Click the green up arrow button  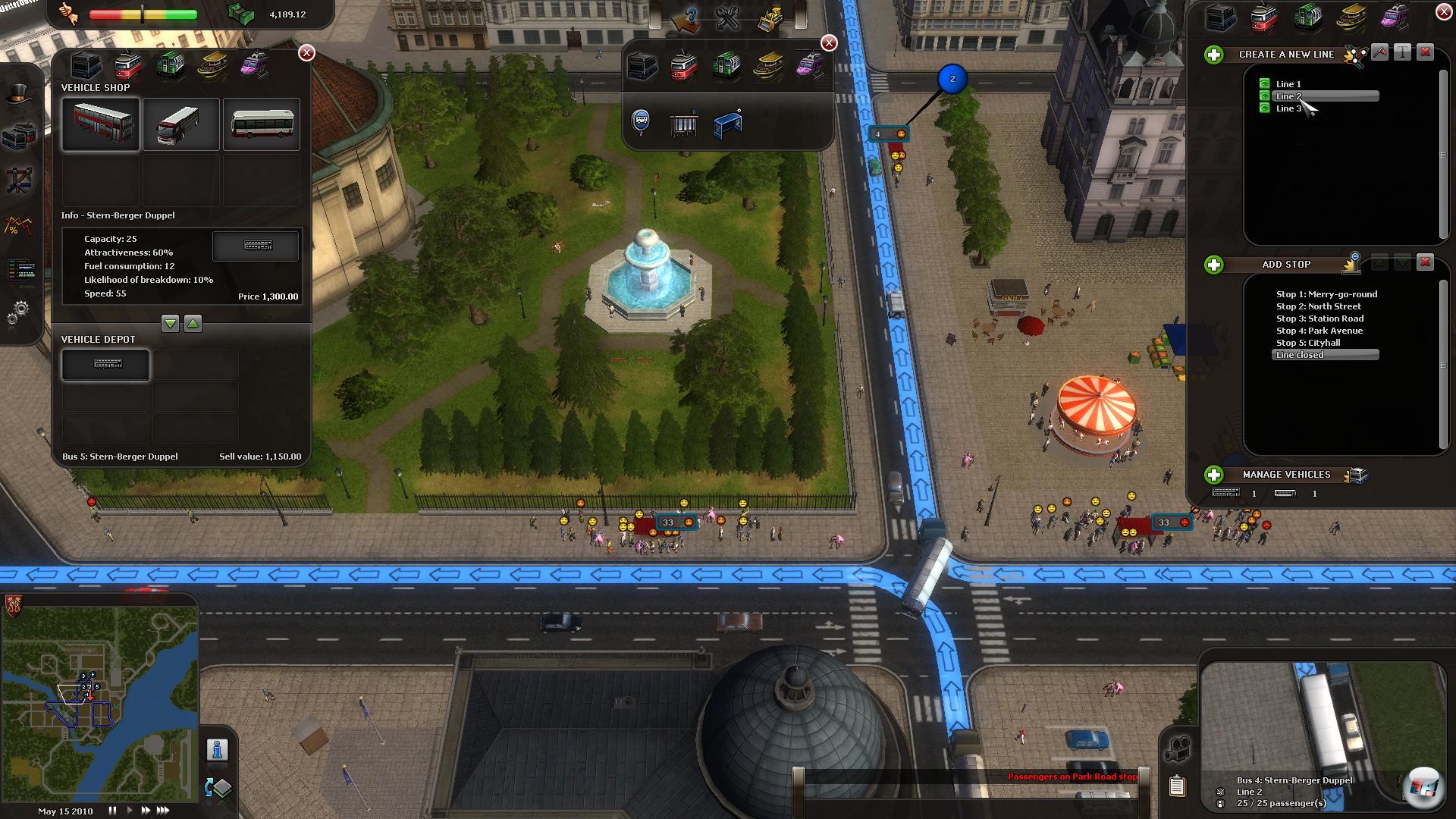click(193, 324)
